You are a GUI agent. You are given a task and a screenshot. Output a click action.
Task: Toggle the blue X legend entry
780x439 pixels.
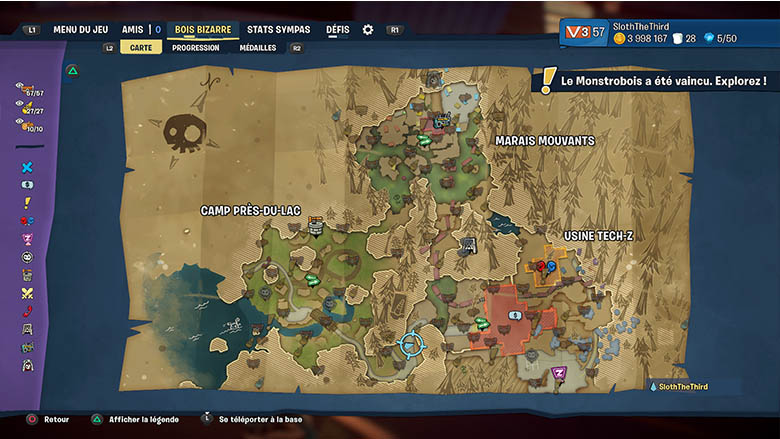(27, 167)
